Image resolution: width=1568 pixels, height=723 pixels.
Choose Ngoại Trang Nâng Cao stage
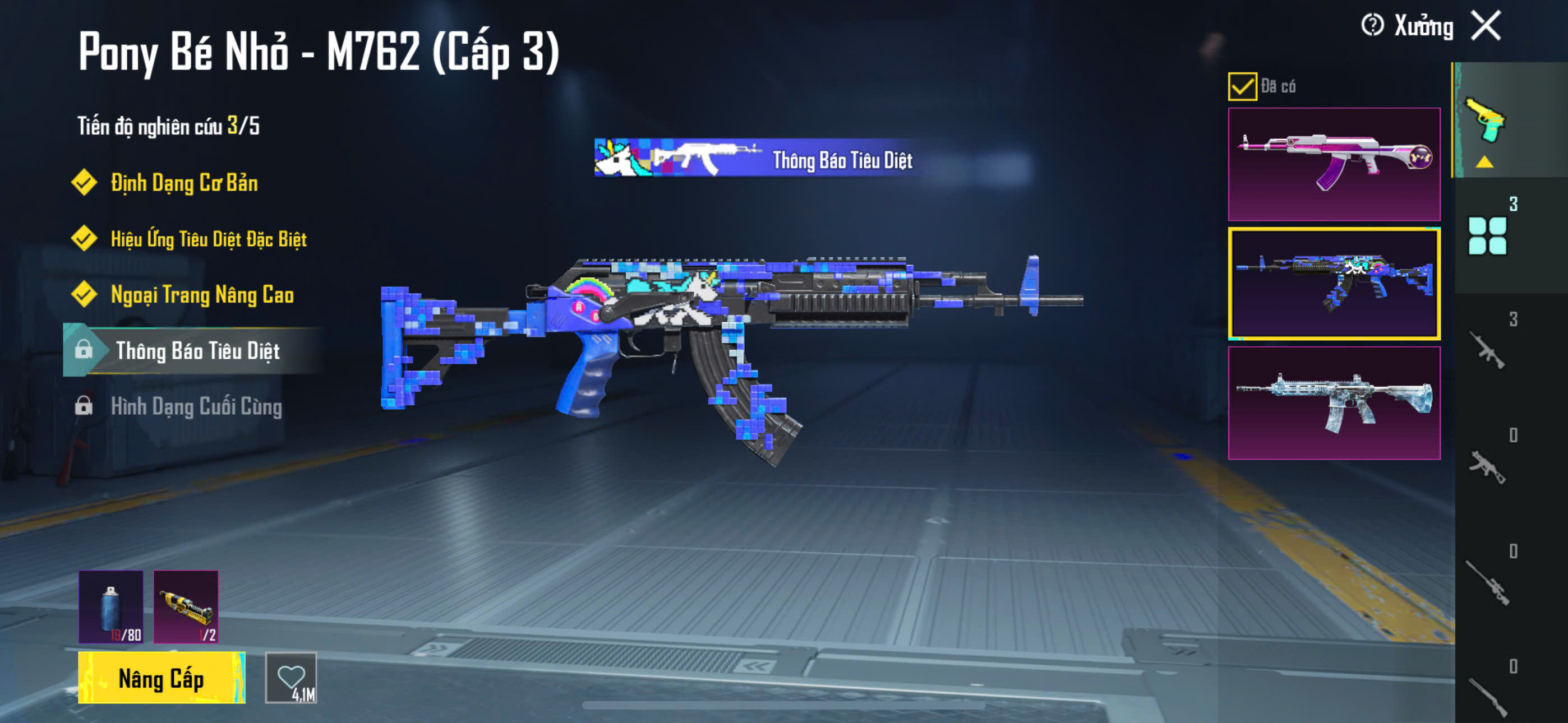click(x=201, y=295)
